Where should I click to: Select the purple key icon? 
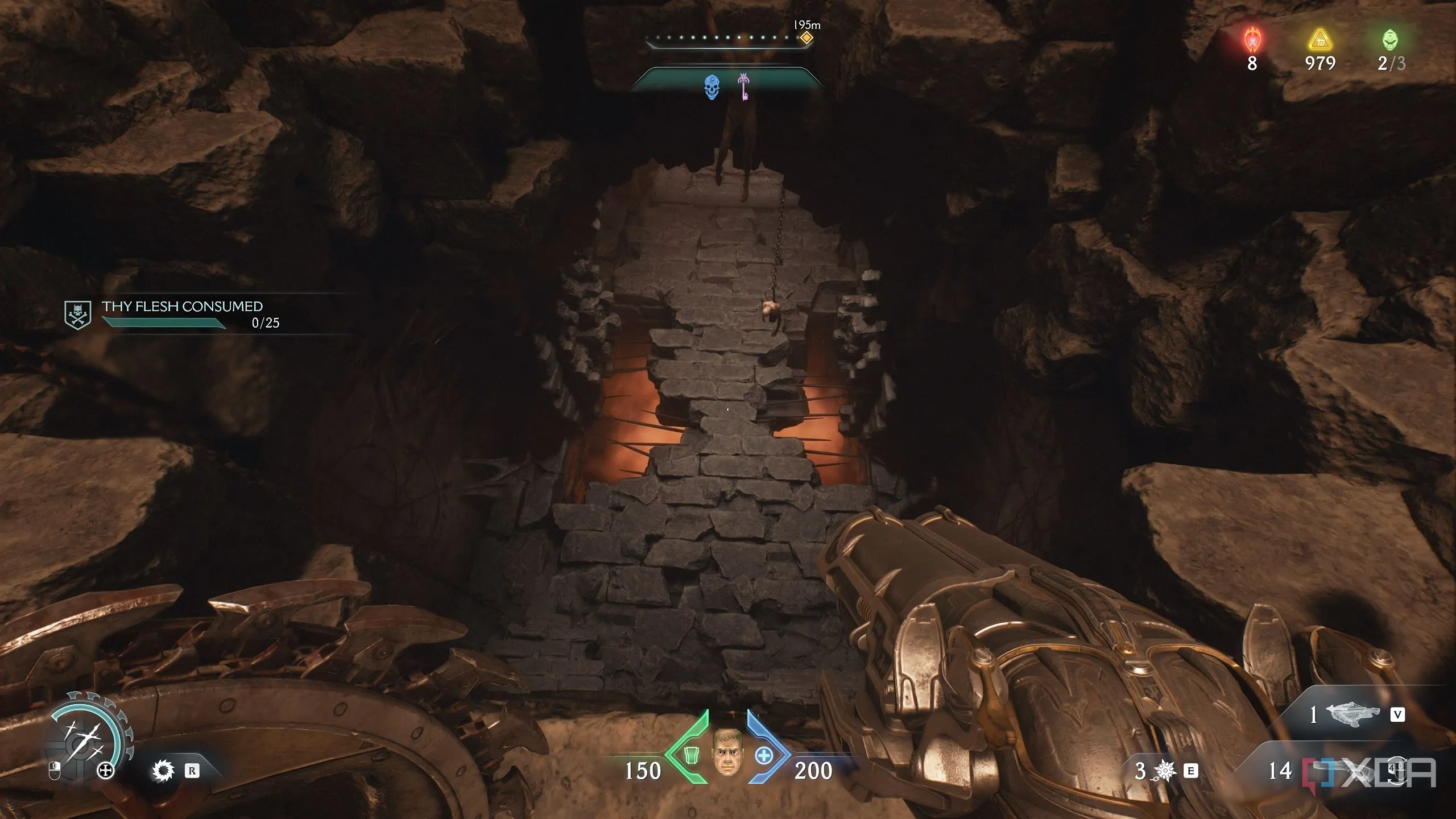(743, 87)
